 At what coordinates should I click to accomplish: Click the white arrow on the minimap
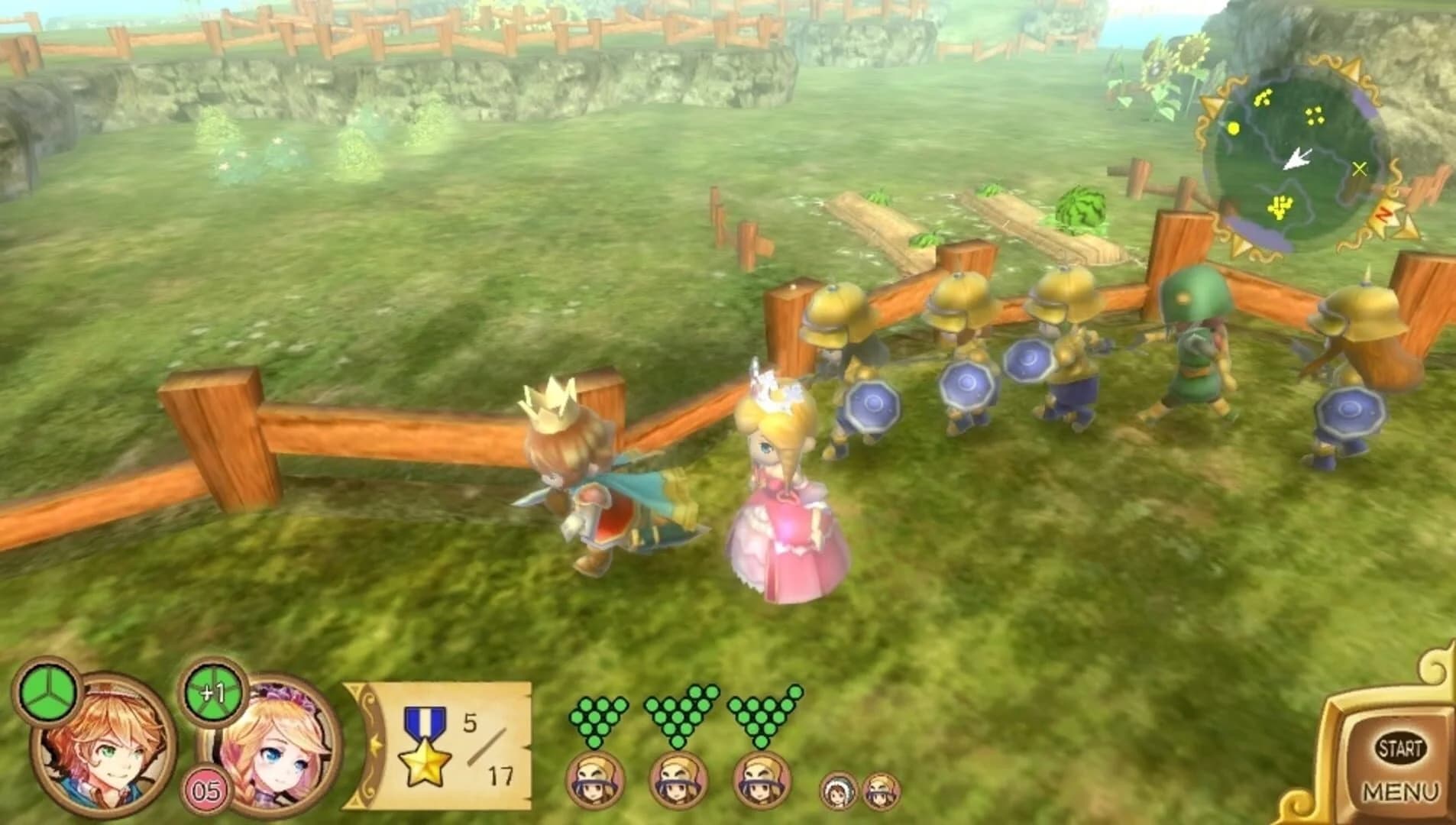point(1299,160)
